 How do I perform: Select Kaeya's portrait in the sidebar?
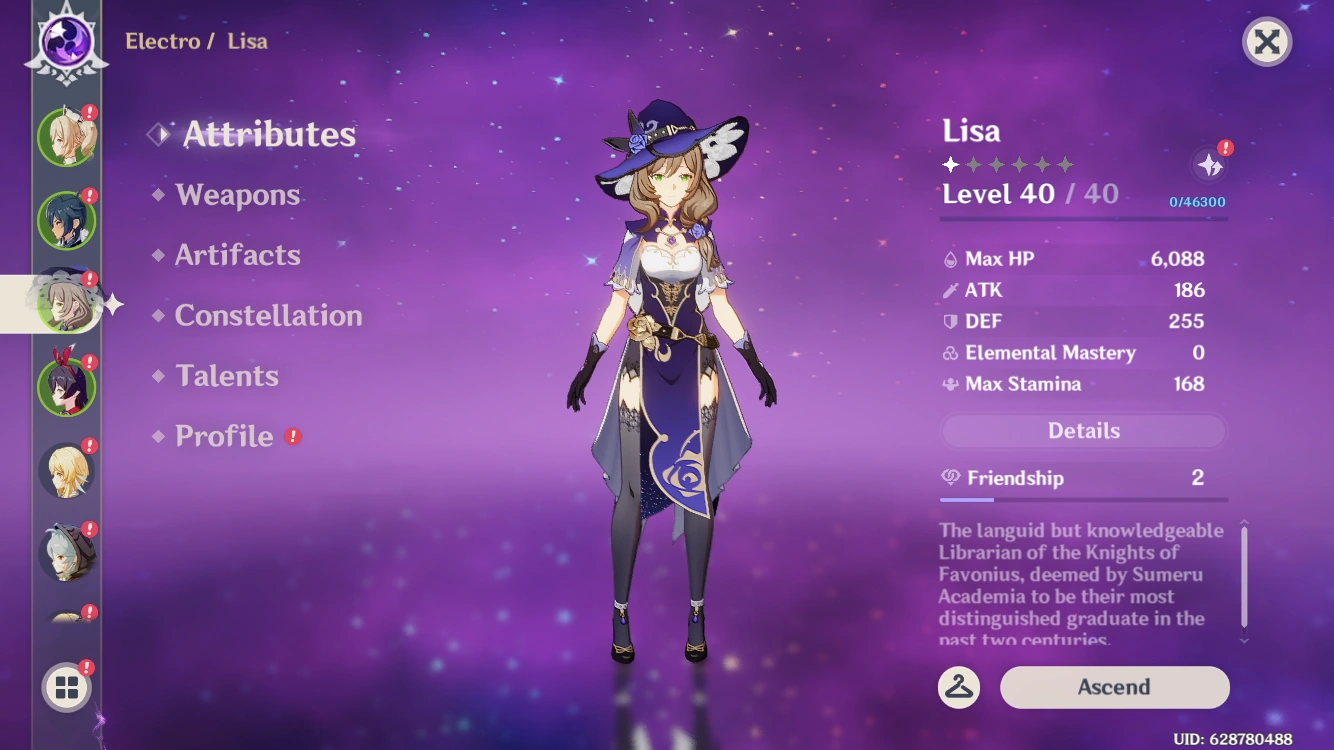click(x=66, y=221)
